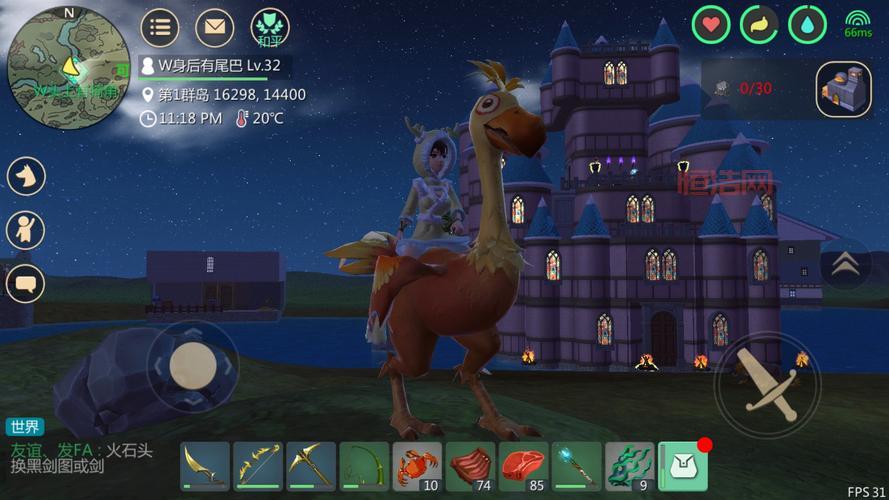Choose the green fishing rod slot

click(x=364, y=467)
